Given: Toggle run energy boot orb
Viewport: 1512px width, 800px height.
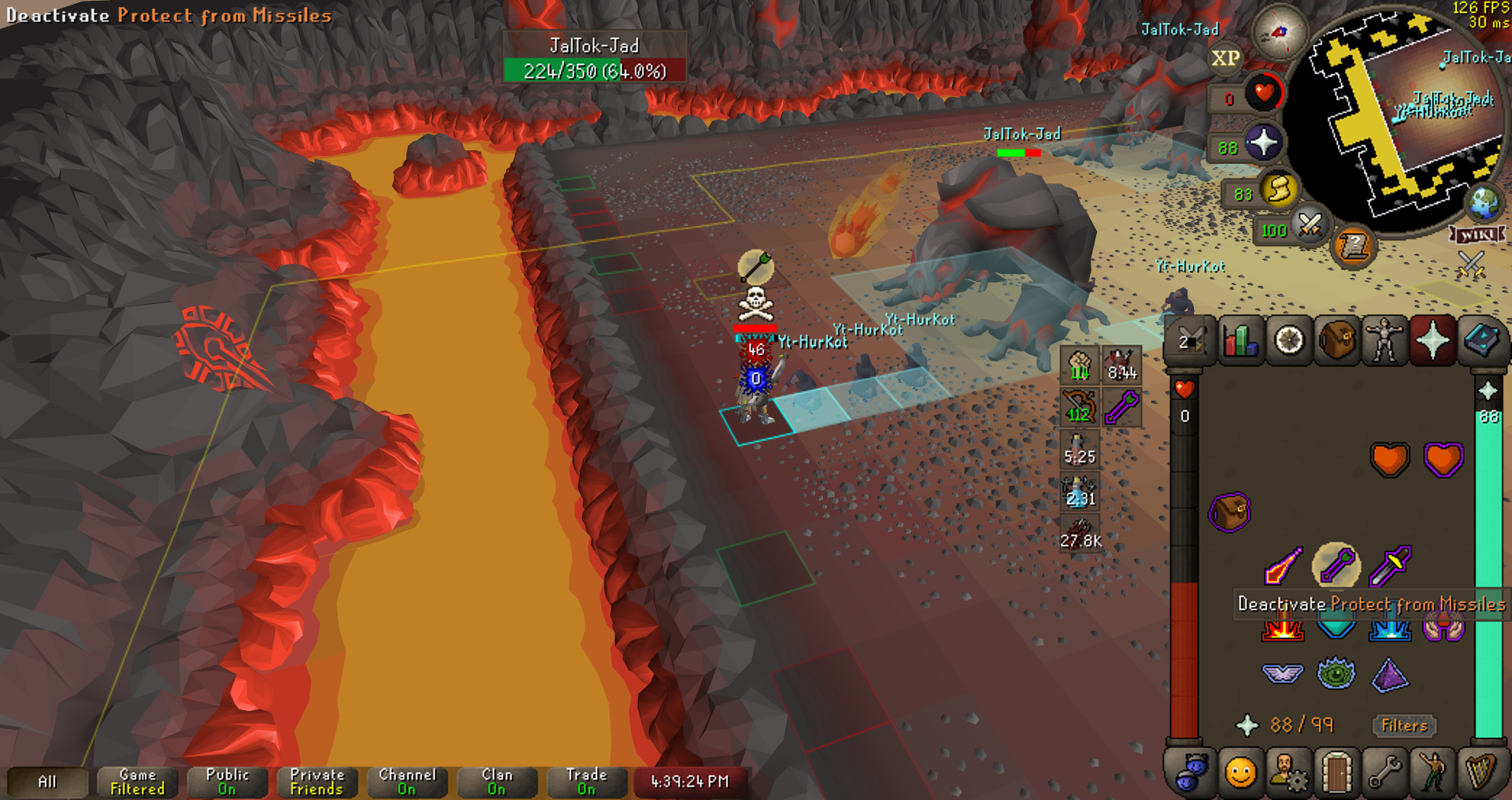Looking at the screenshot, I should tap(1279, 189).
